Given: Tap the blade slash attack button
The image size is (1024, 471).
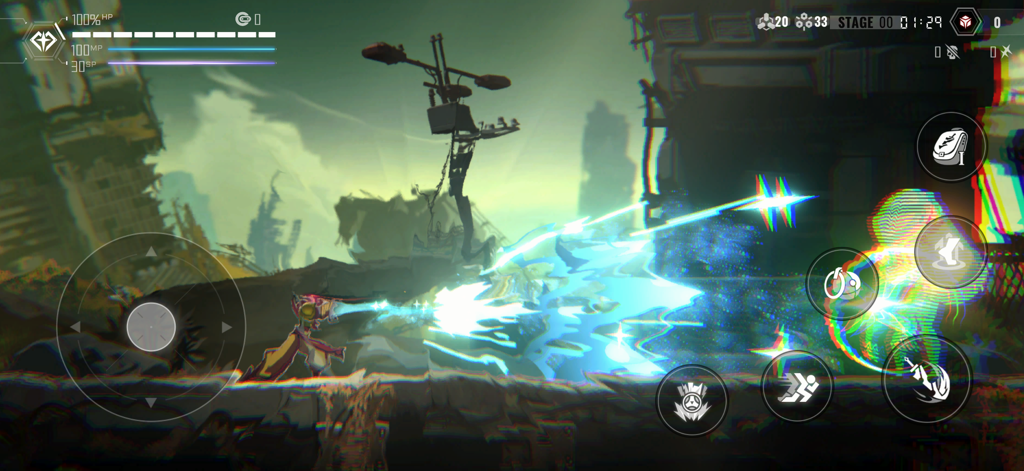Looking at the screenshot, I should pyautogui.click(x=926, y=379).
